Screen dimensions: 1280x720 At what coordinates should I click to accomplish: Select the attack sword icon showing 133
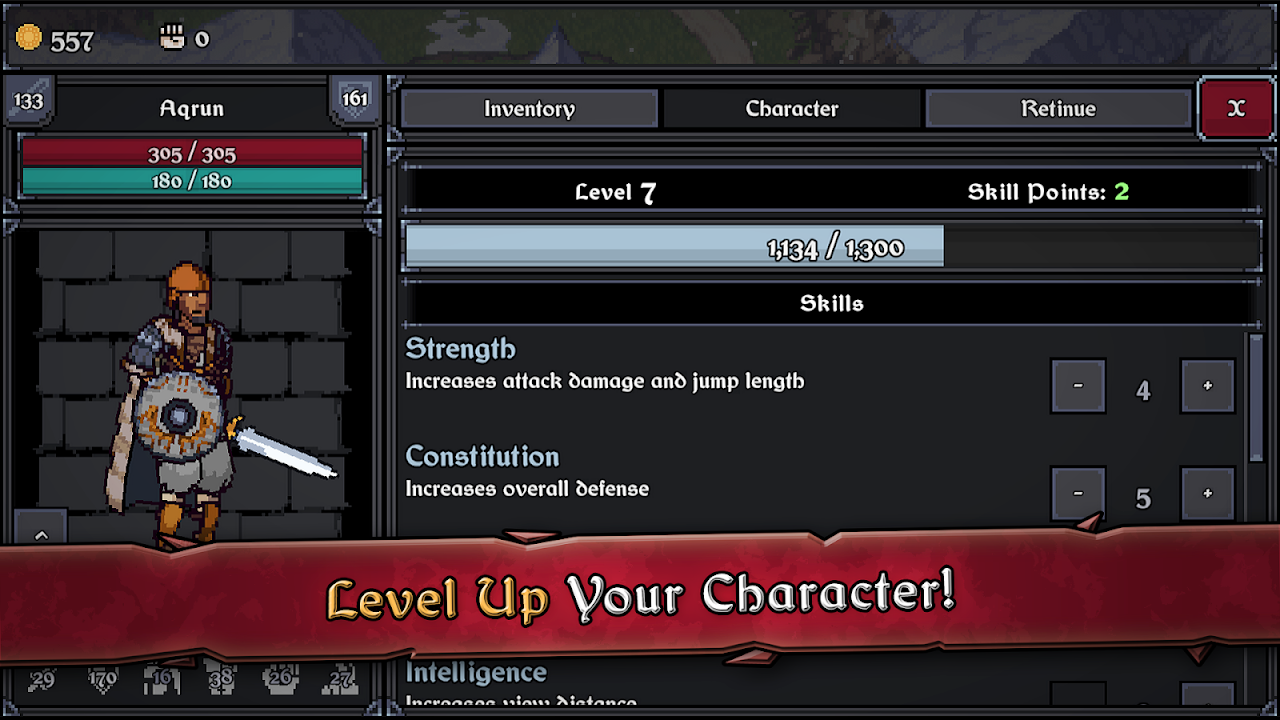tap(29, 100)
